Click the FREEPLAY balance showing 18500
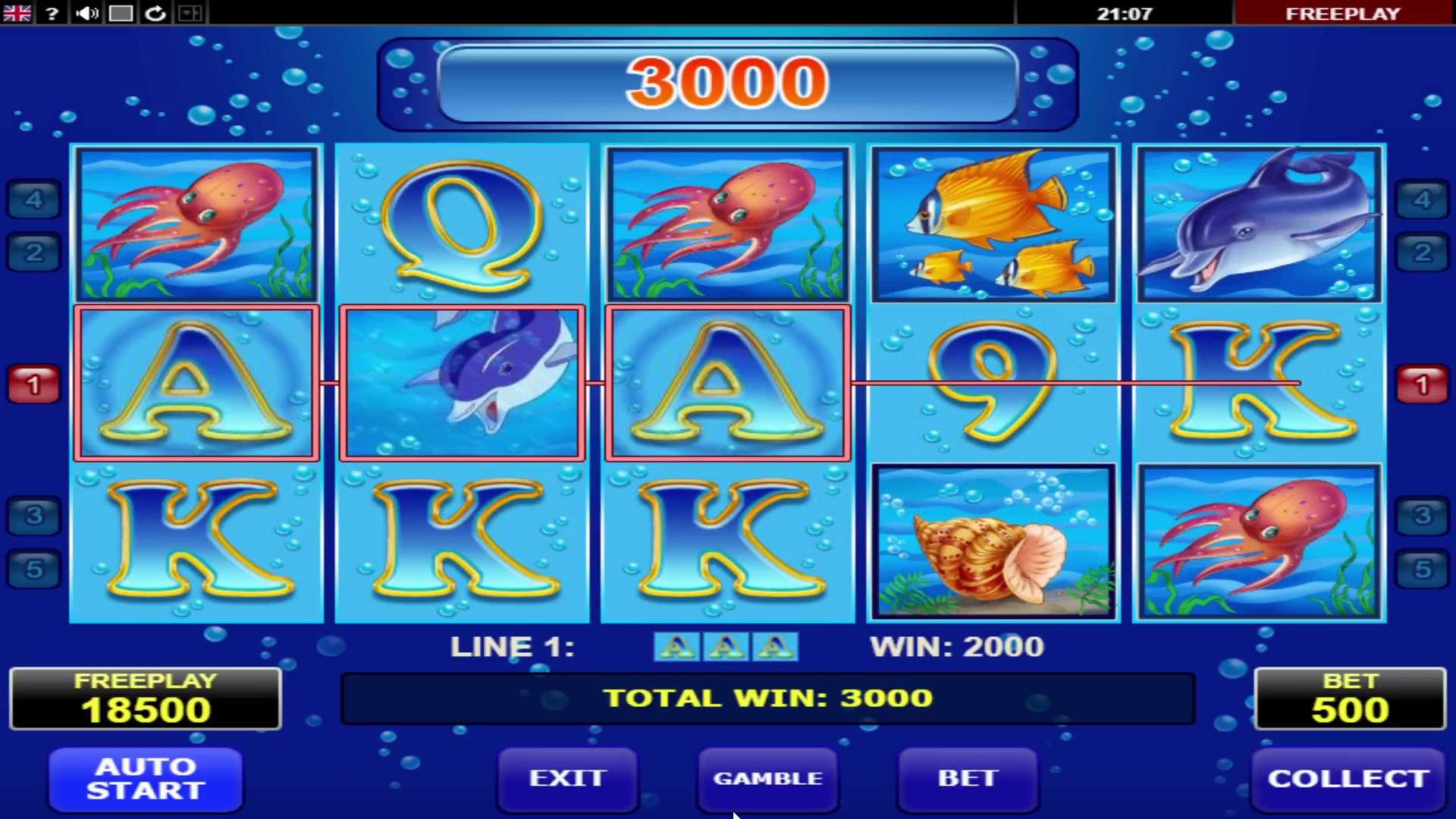The image size is (1456, 819). [145, 698]
